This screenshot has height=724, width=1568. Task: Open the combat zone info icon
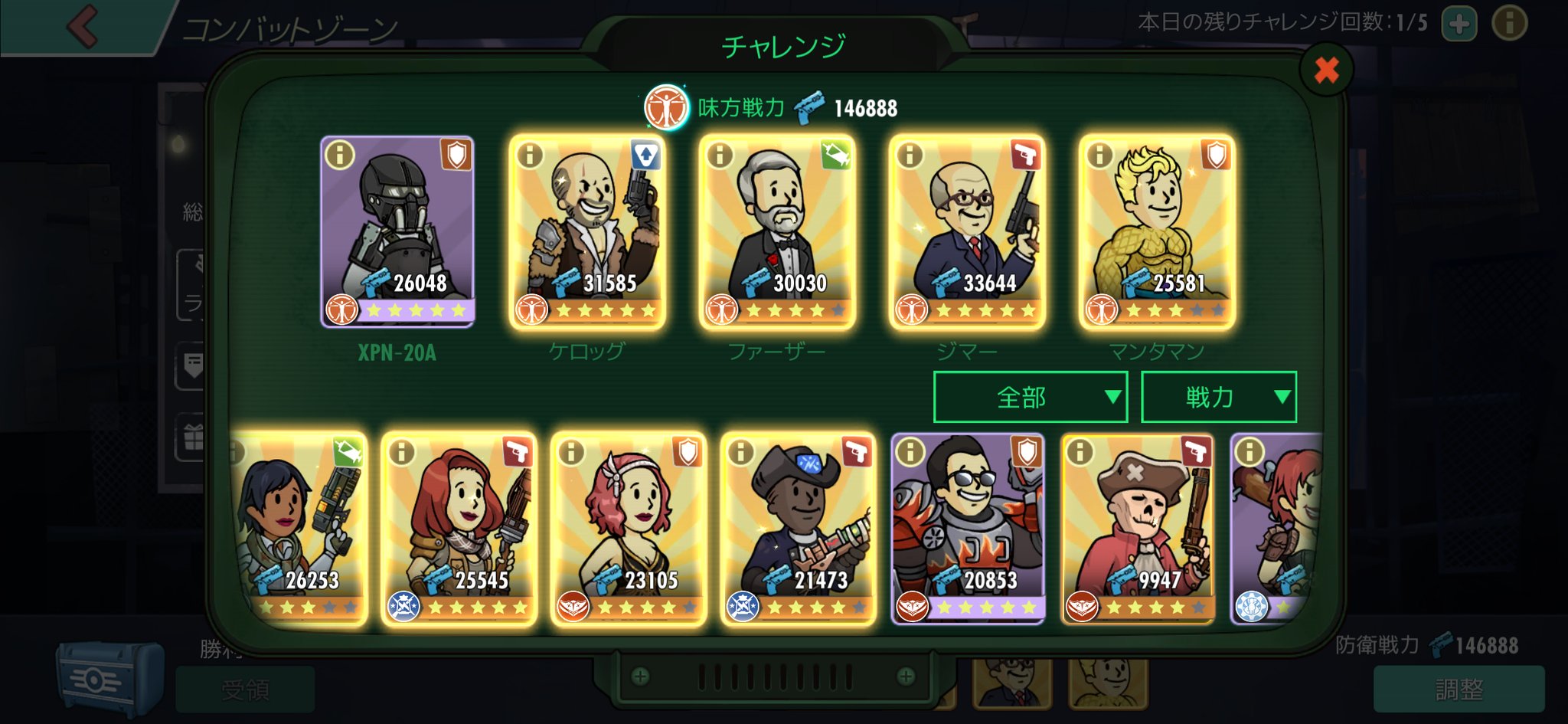click(x=1509, y=24)
